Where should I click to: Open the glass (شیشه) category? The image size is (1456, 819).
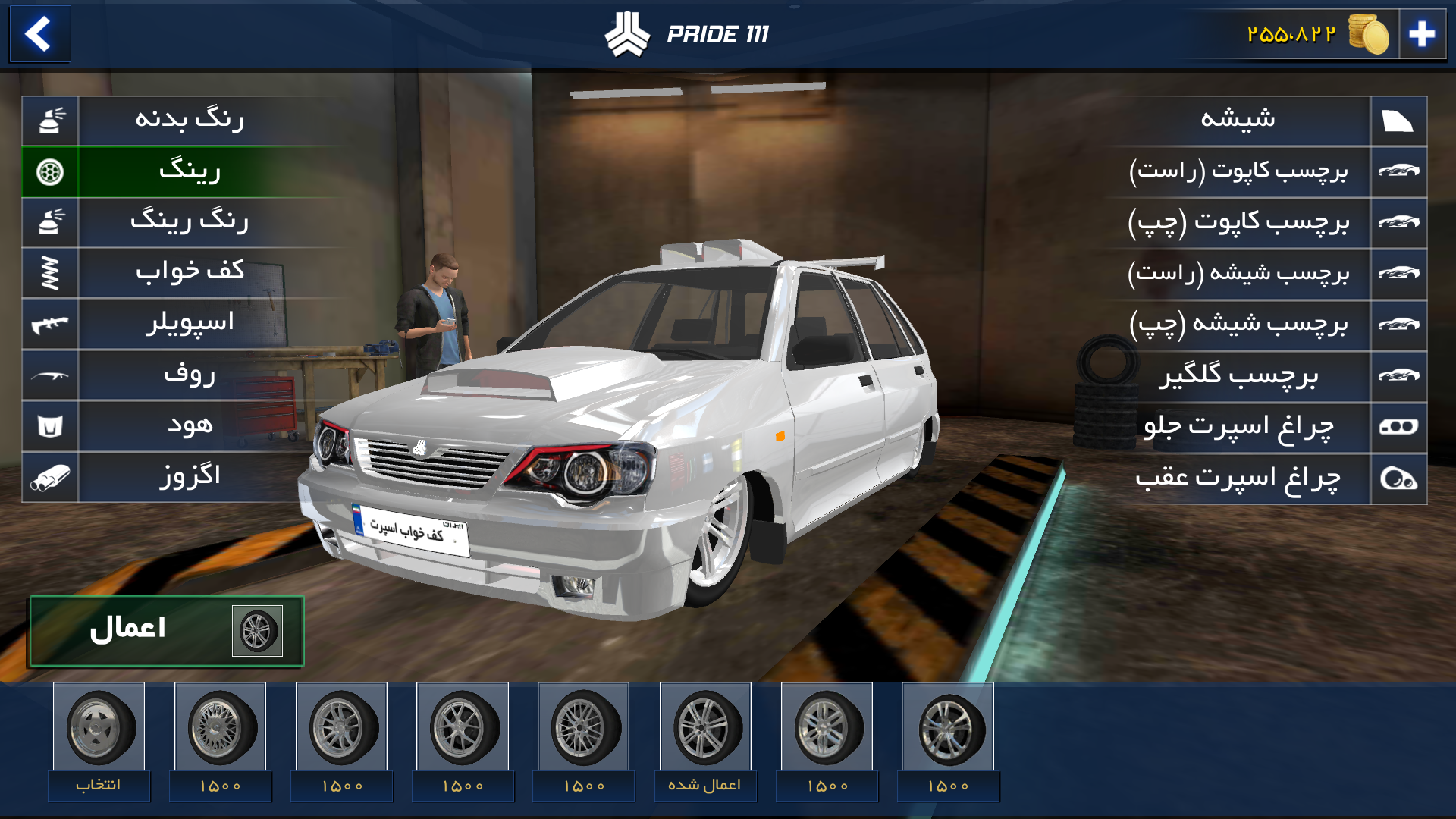point(1238,120)
